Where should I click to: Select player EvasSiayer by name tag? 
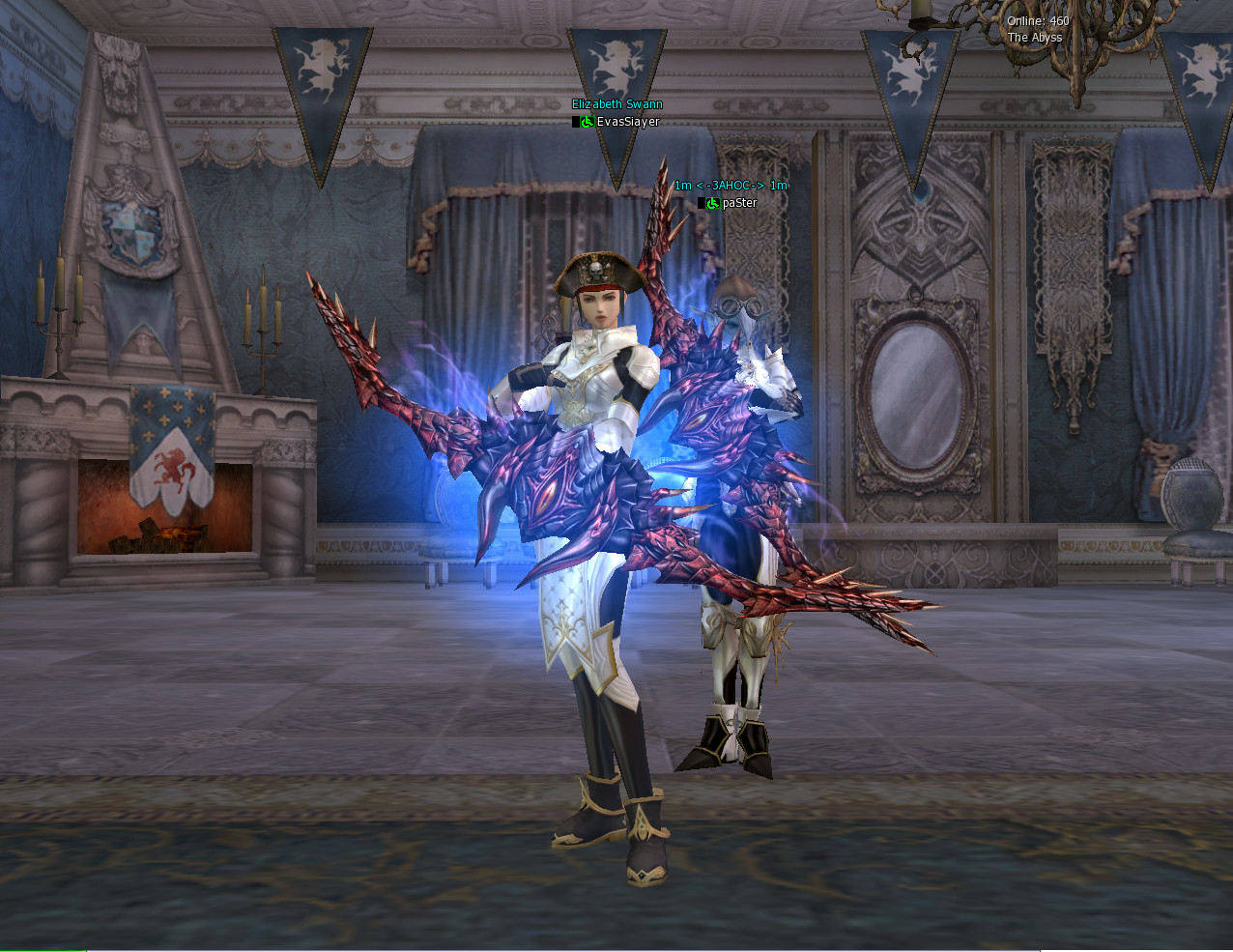627,122
